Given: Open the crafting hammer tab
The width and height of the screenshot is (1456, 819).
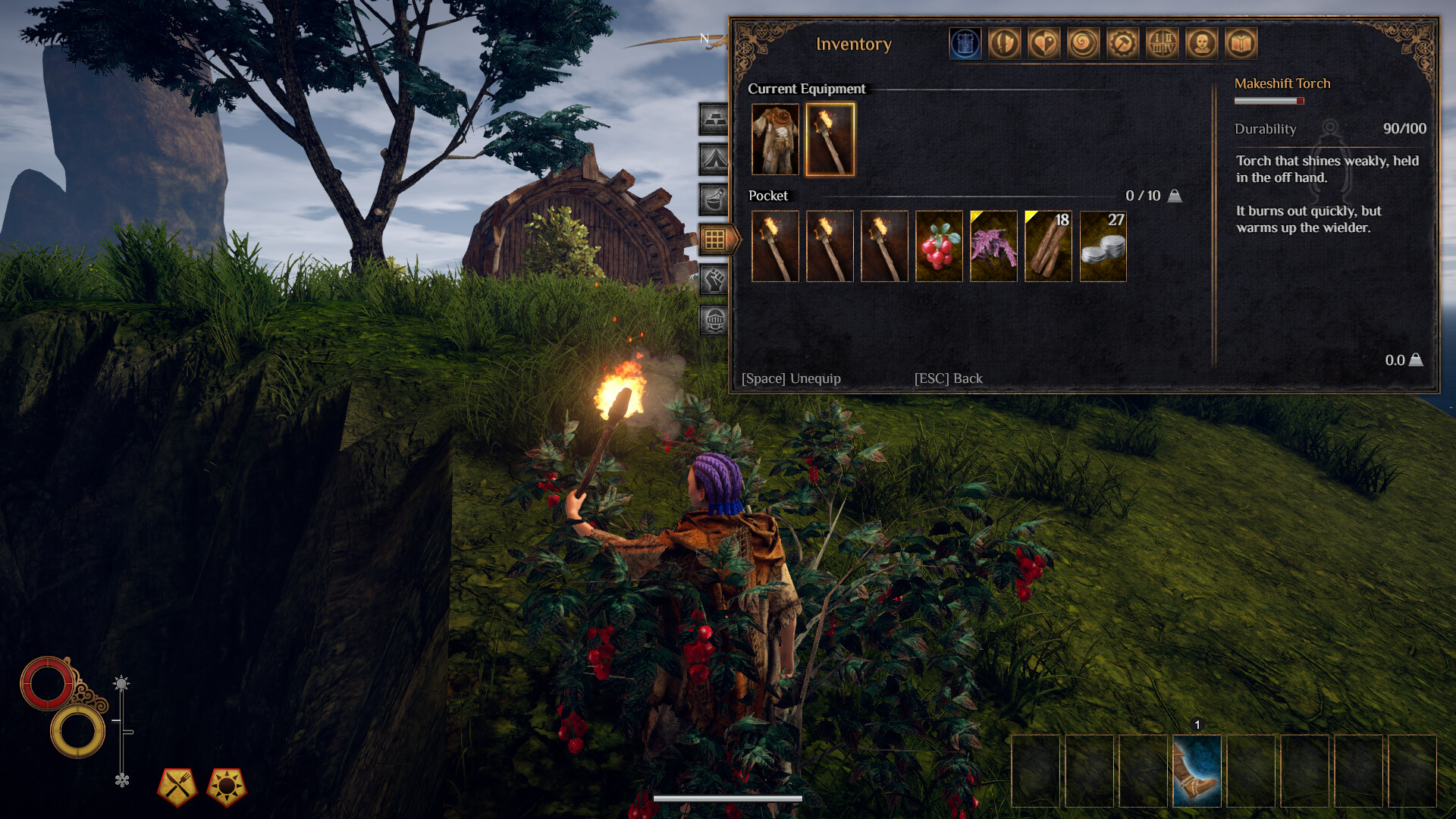Looking at the screenshot, I should [1122, 43].
